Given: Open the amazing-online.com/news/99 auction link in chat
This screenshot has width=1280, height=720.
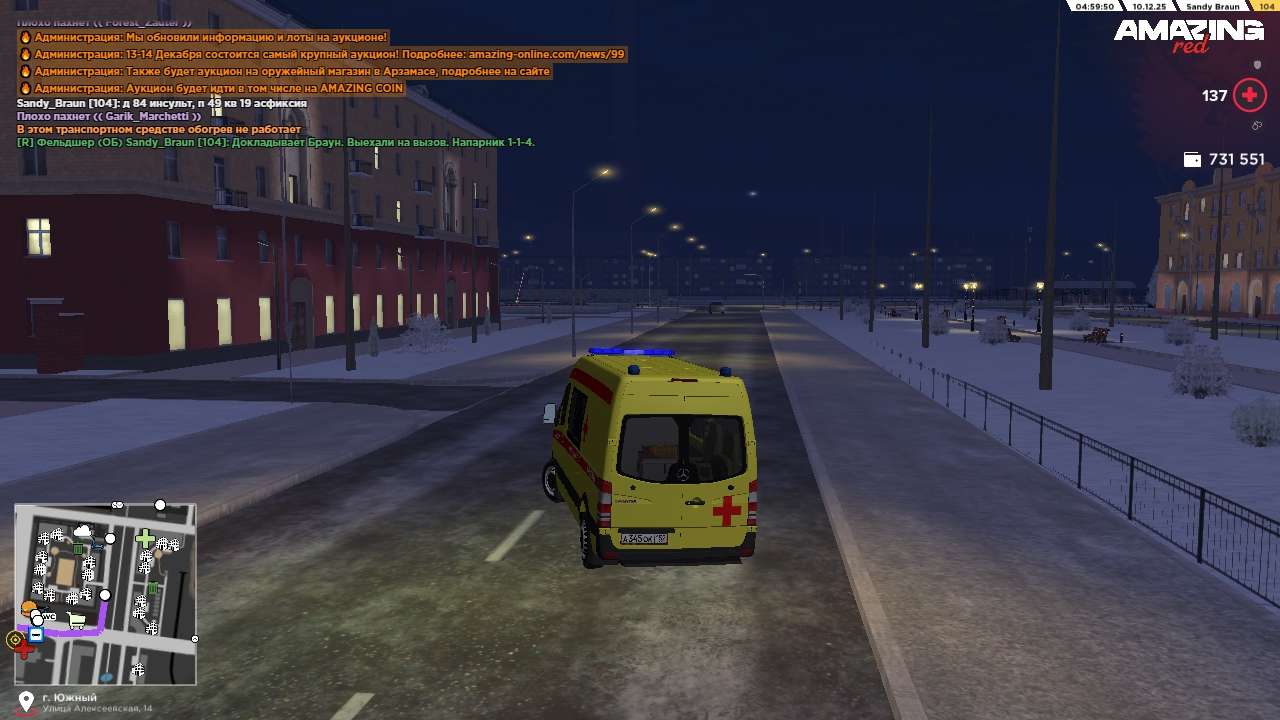Looking at the screenshot, I should (546, 54).
